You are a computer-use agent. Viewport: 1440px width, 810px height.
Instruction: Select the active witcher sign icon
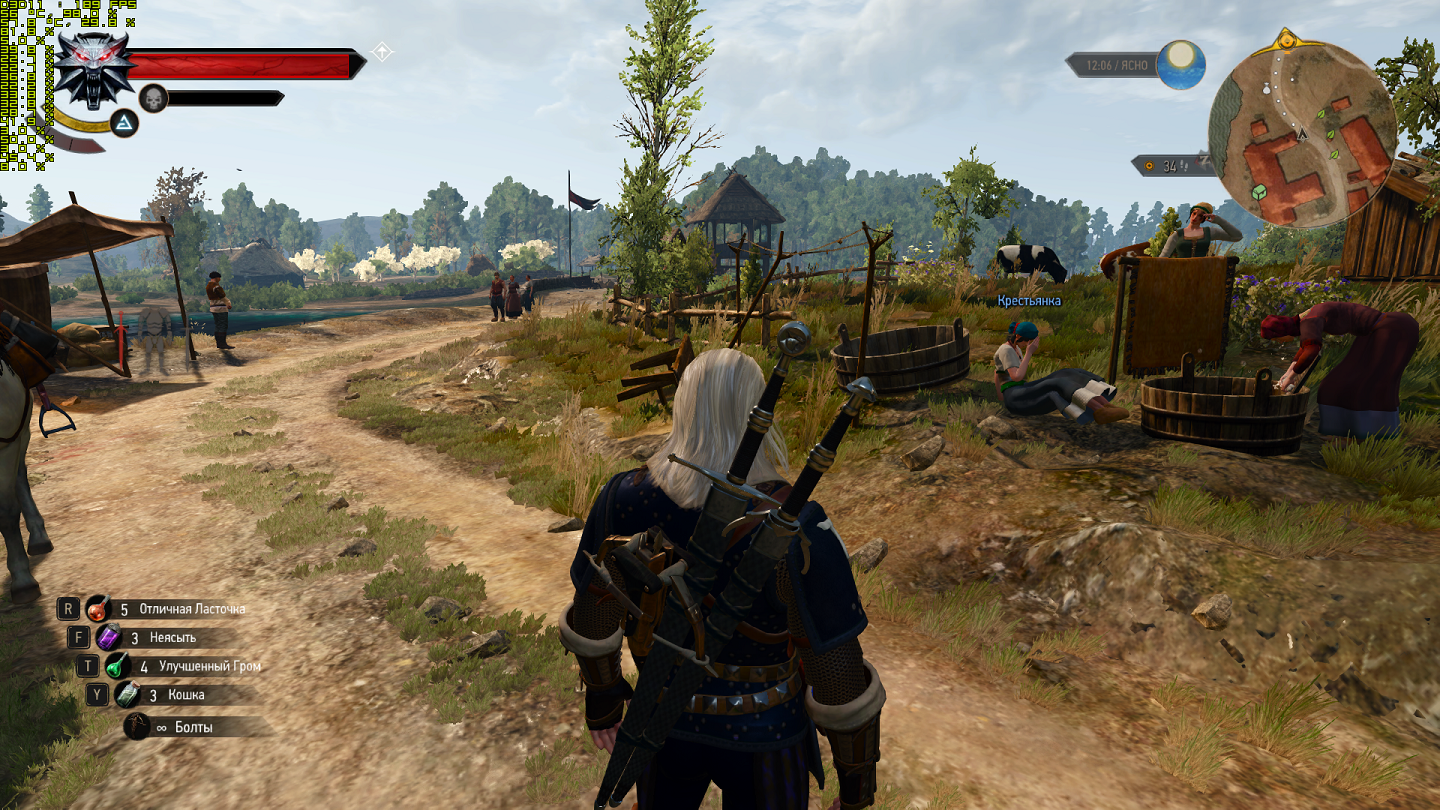tap(124, 123)
